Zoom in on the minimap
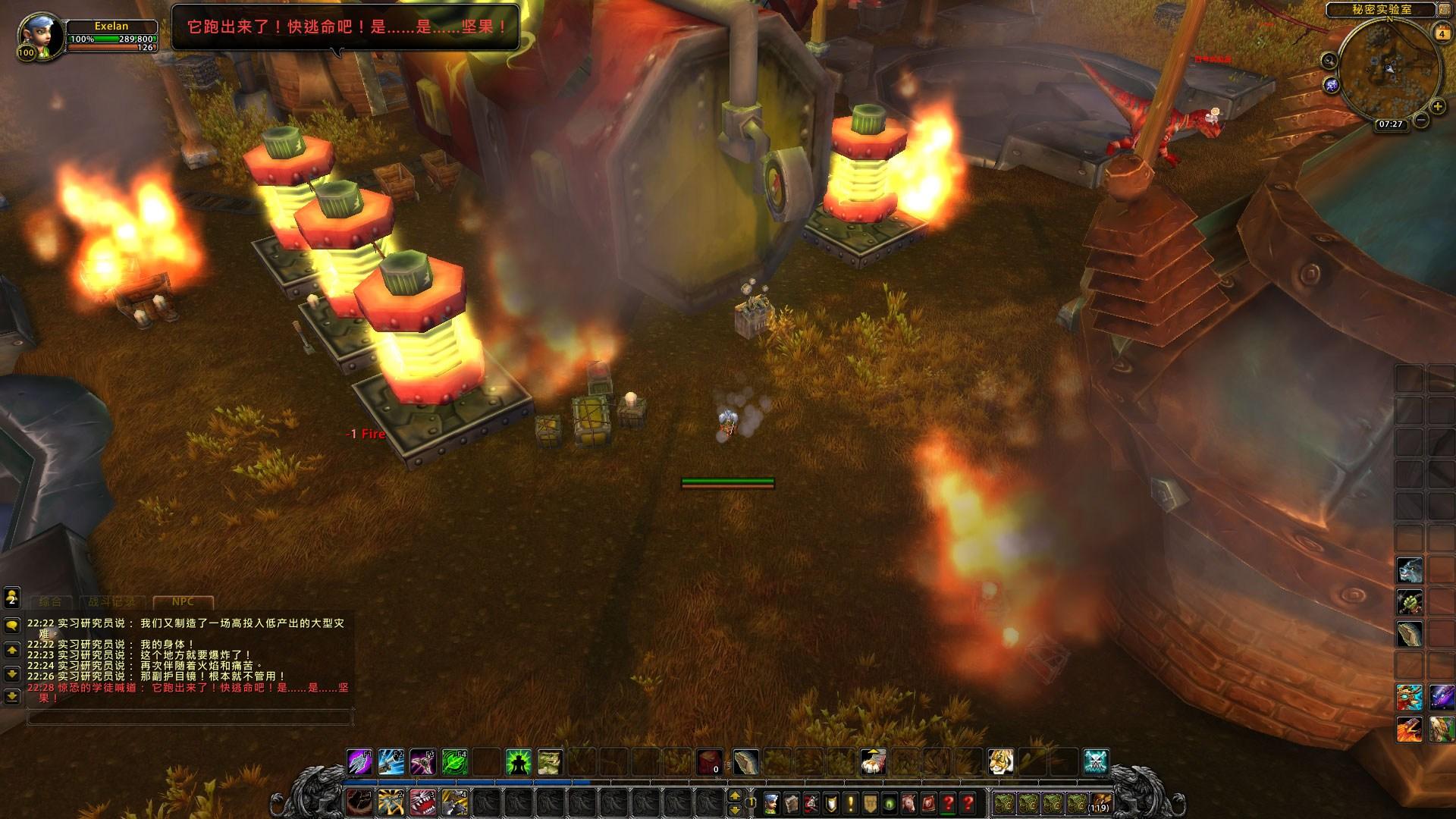Viewport: 1456px width, 819px height. [x=1437, y=107]
